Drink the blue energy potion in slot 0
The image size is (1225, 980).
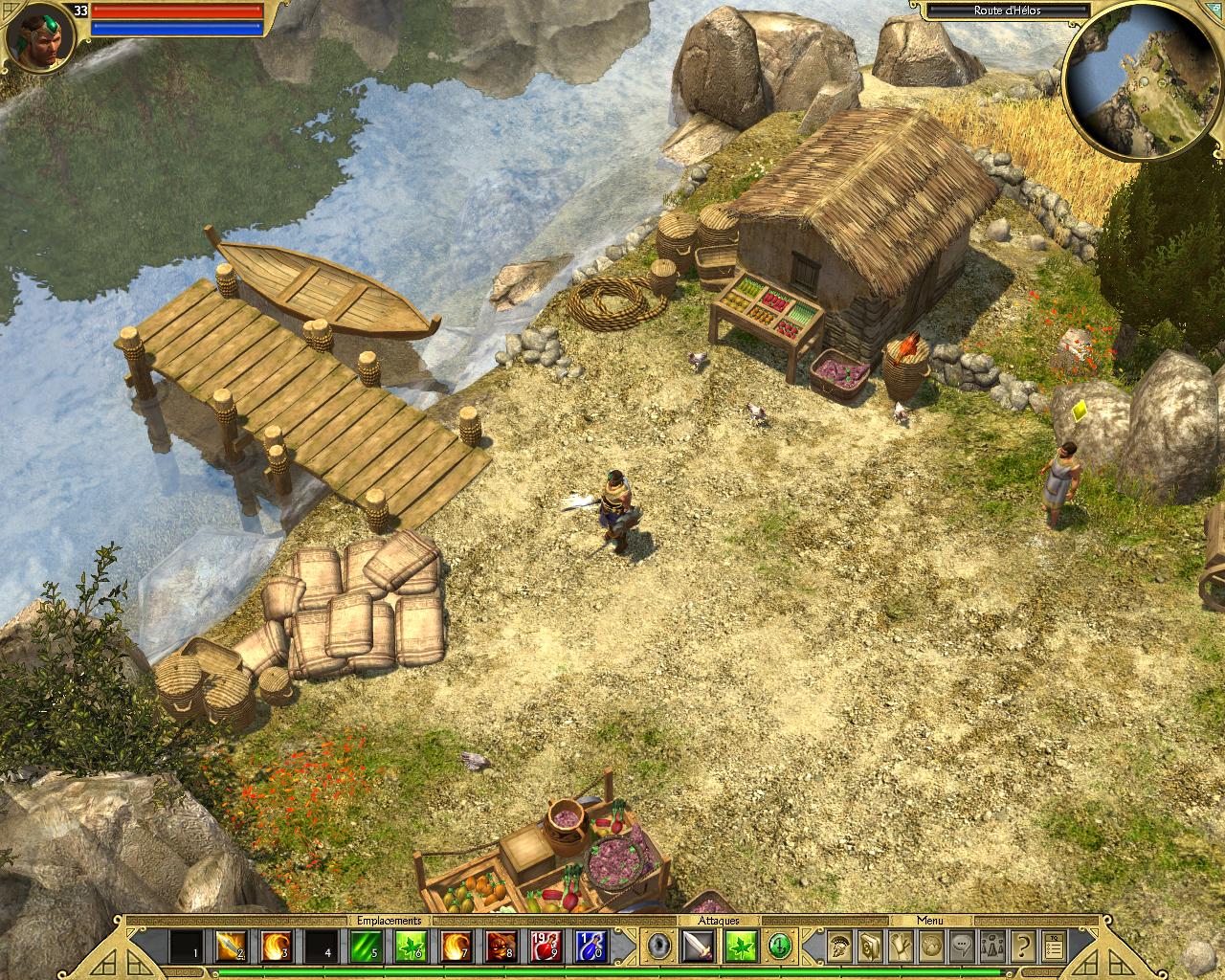tap(590, 947)
